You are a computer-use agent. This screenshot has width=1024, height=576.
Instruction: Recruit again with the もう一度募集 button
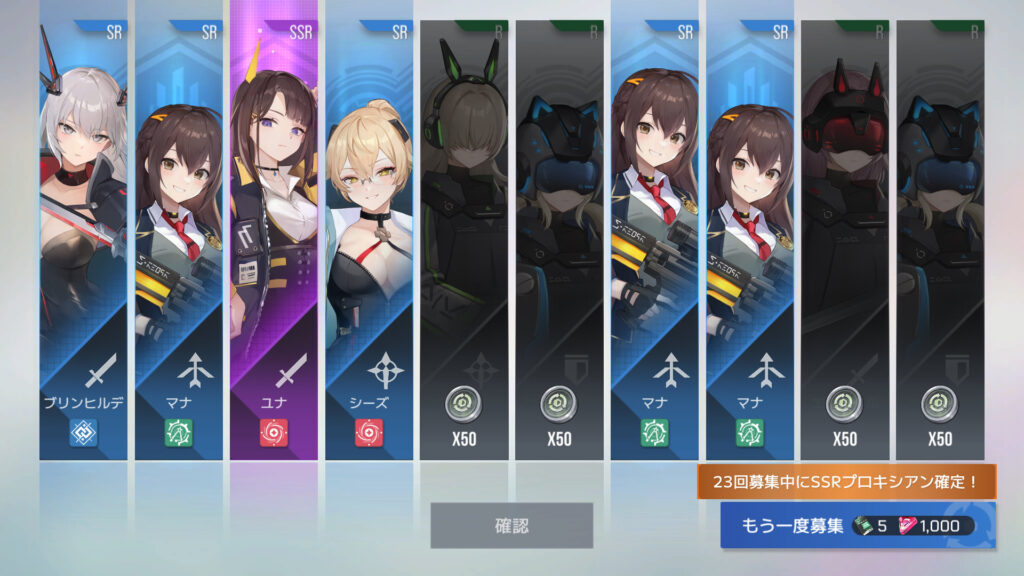(857, 526)
